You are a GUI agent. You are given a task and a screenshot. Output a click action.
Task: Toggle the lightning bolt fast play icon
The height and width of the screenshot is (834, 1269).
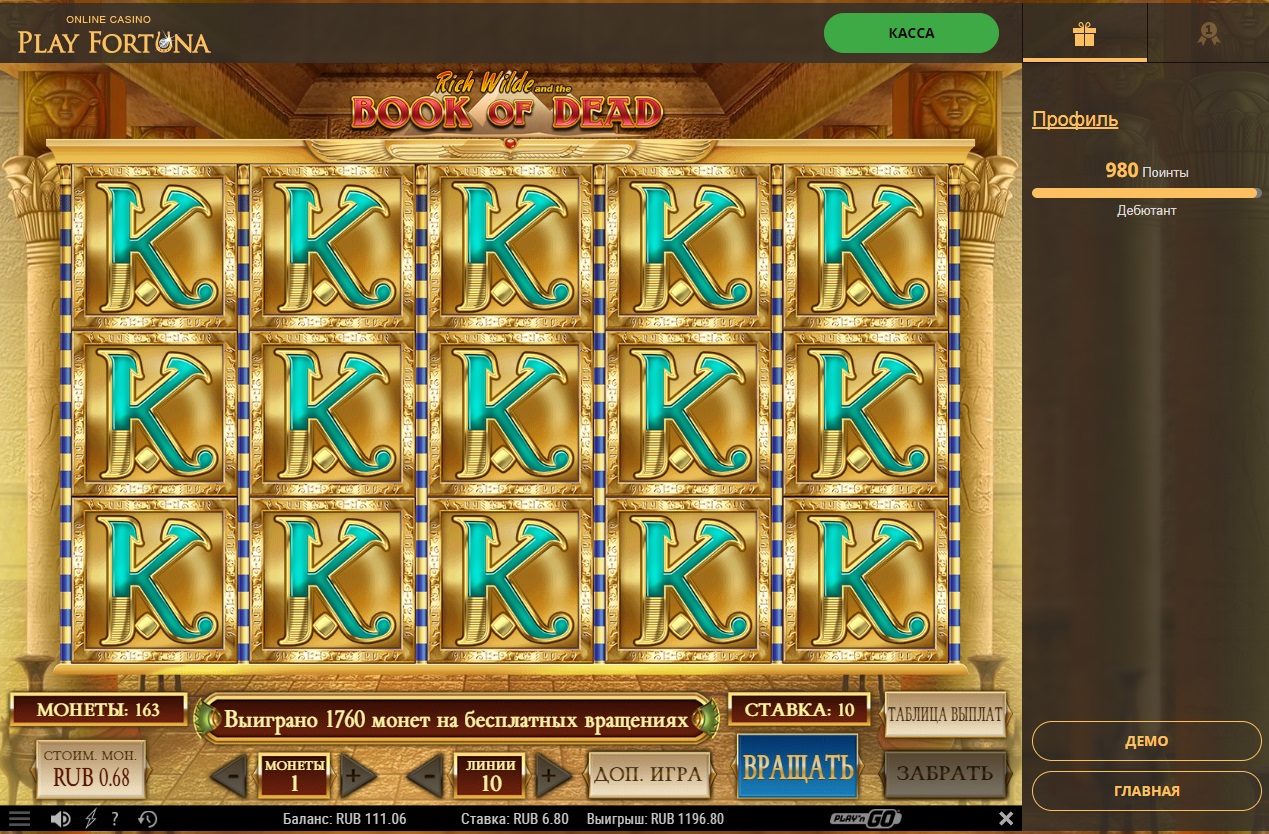tap(91, 819)
